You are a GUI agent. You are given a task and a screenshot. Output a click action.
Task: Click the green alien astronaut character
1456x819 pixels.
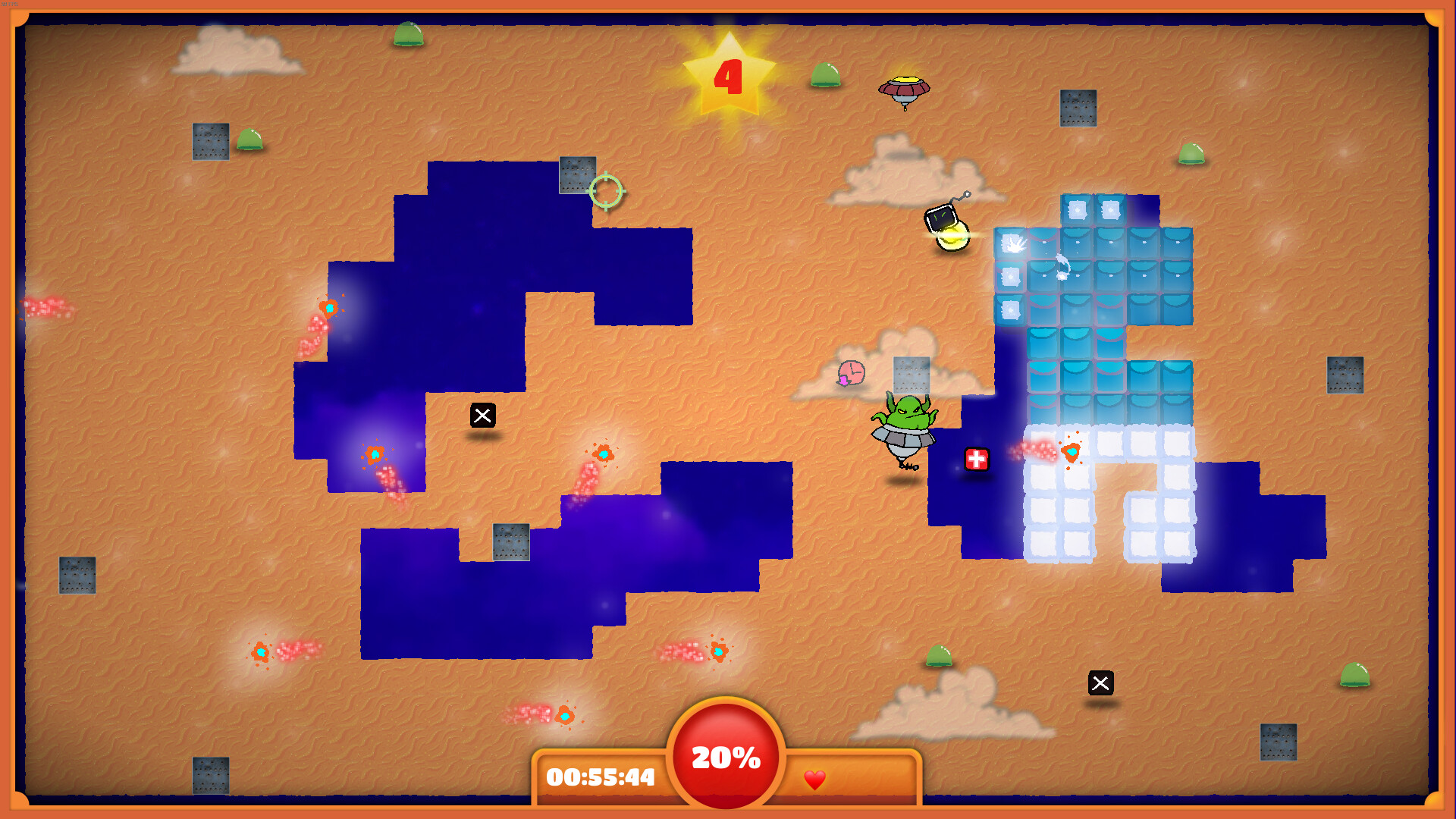(902, 421)
